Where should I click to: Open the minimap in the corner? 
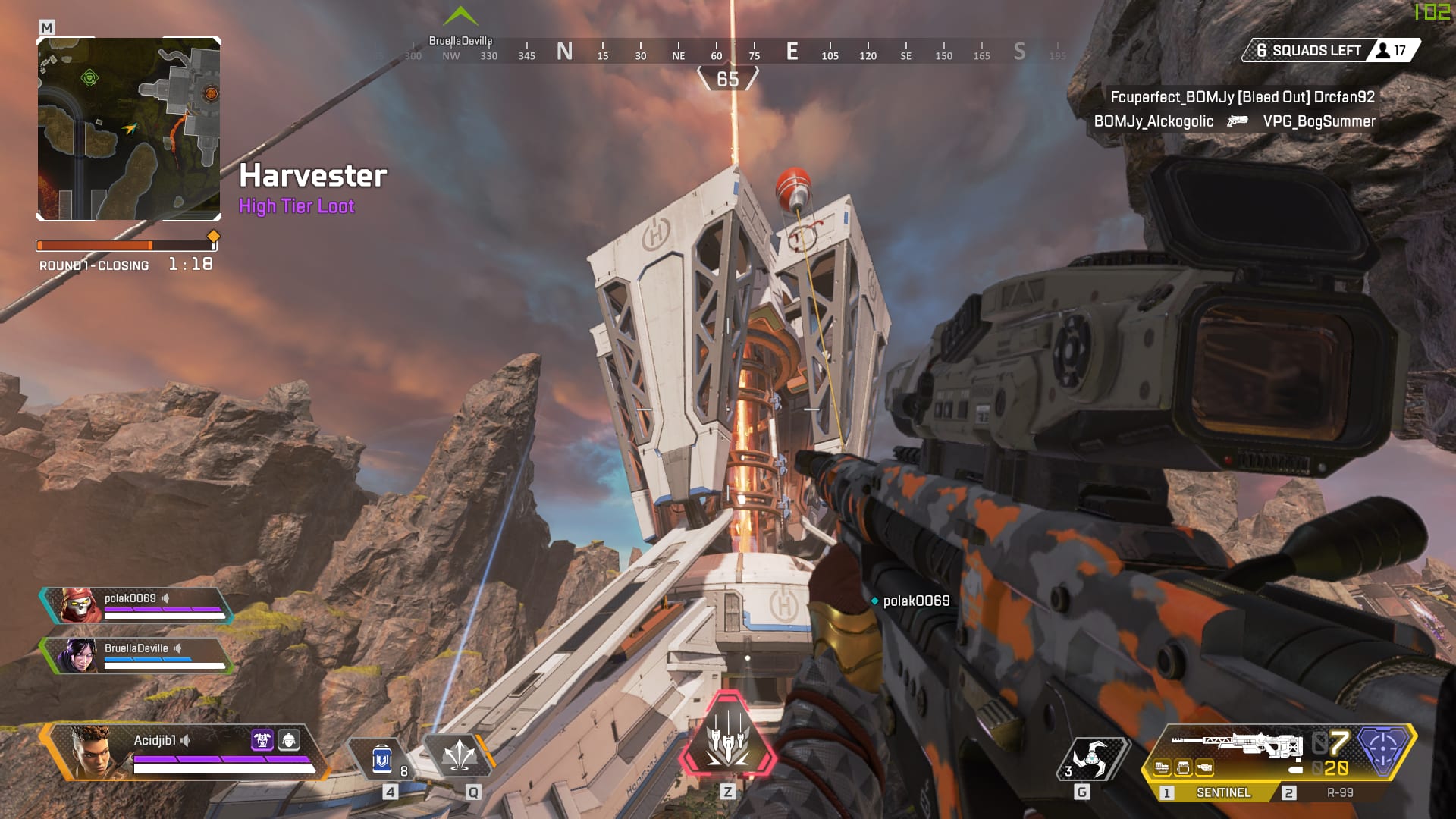pos(129,129)
